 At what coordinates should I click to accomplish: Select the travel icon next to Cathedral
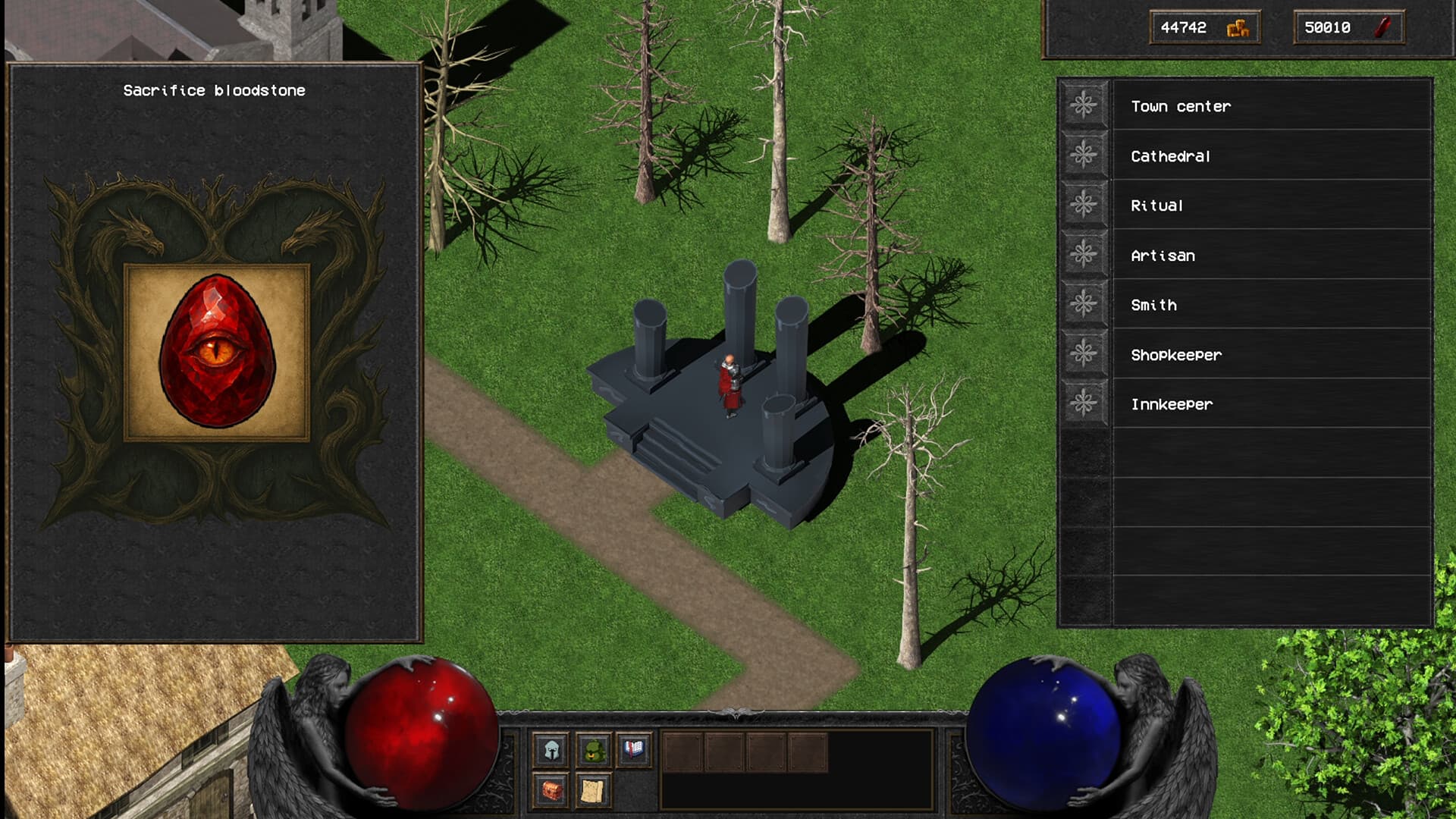tap(1084, 155)
